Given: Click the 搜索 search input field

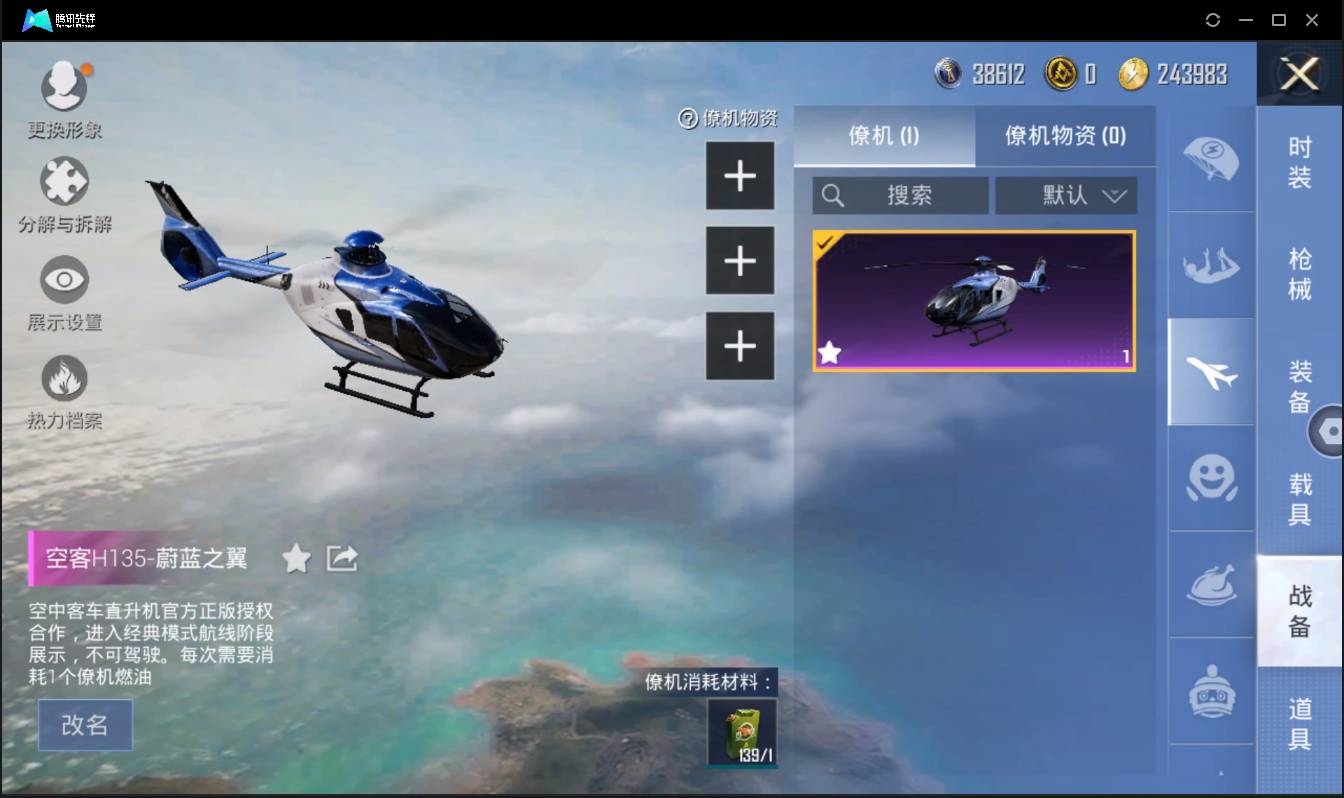Looking at the screenshot, I should (x=900, y=195).
